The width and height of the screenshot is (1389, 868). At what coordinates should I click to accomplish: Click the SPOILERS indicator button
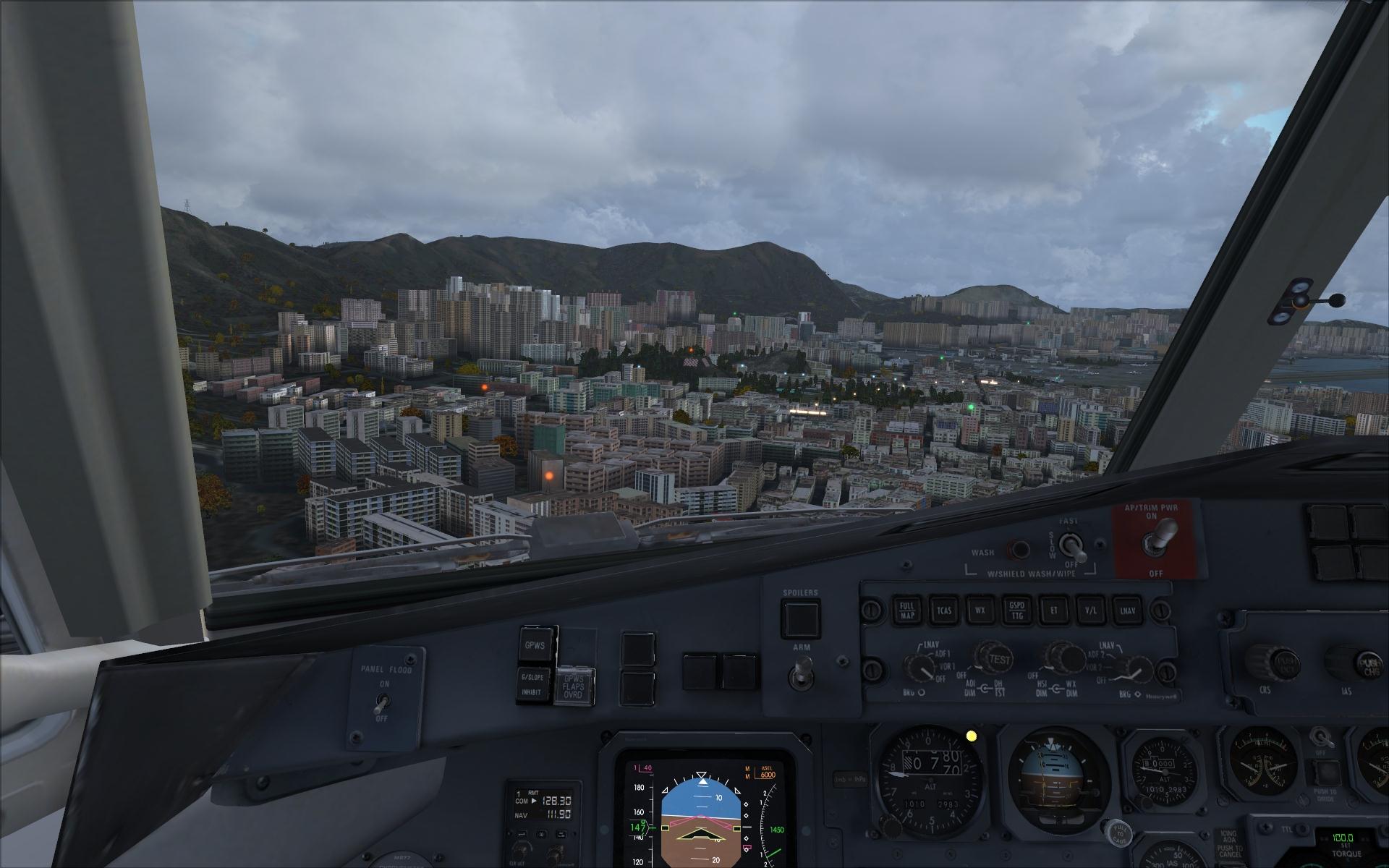pyautogui.click(x=801, y=618)
